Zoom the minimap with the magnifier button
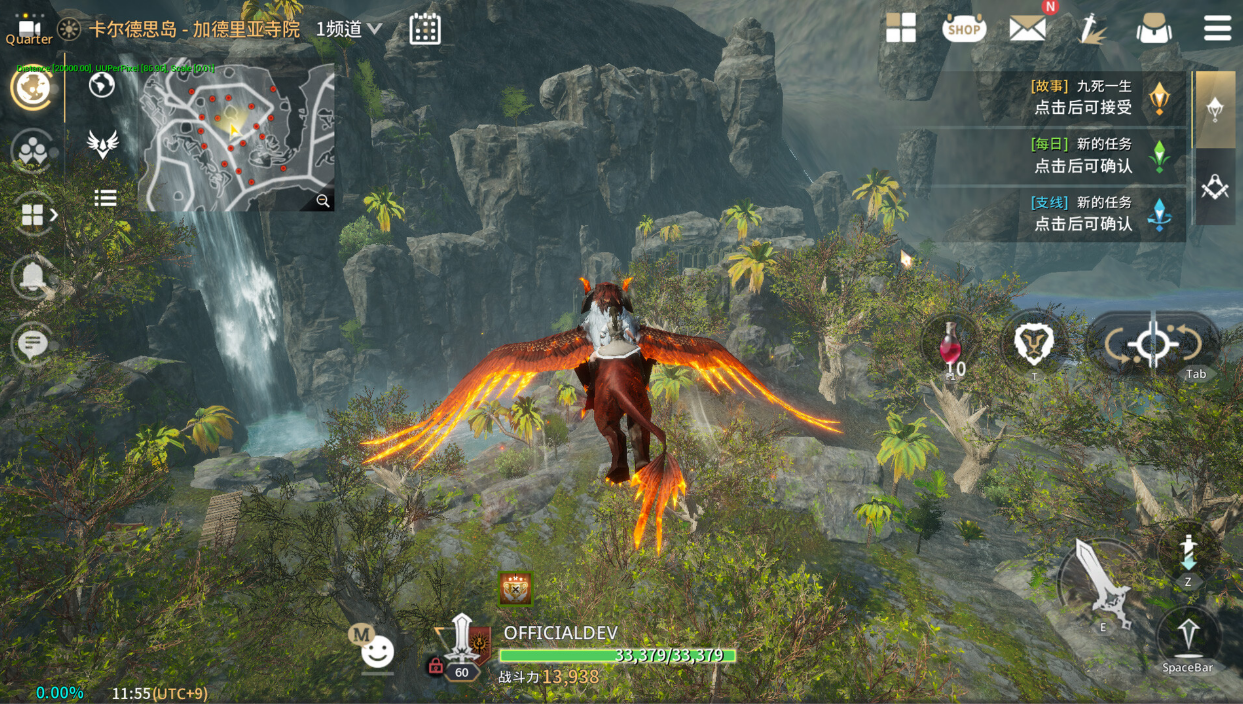Screen dimensions: 1243x704 coord(323,201)
